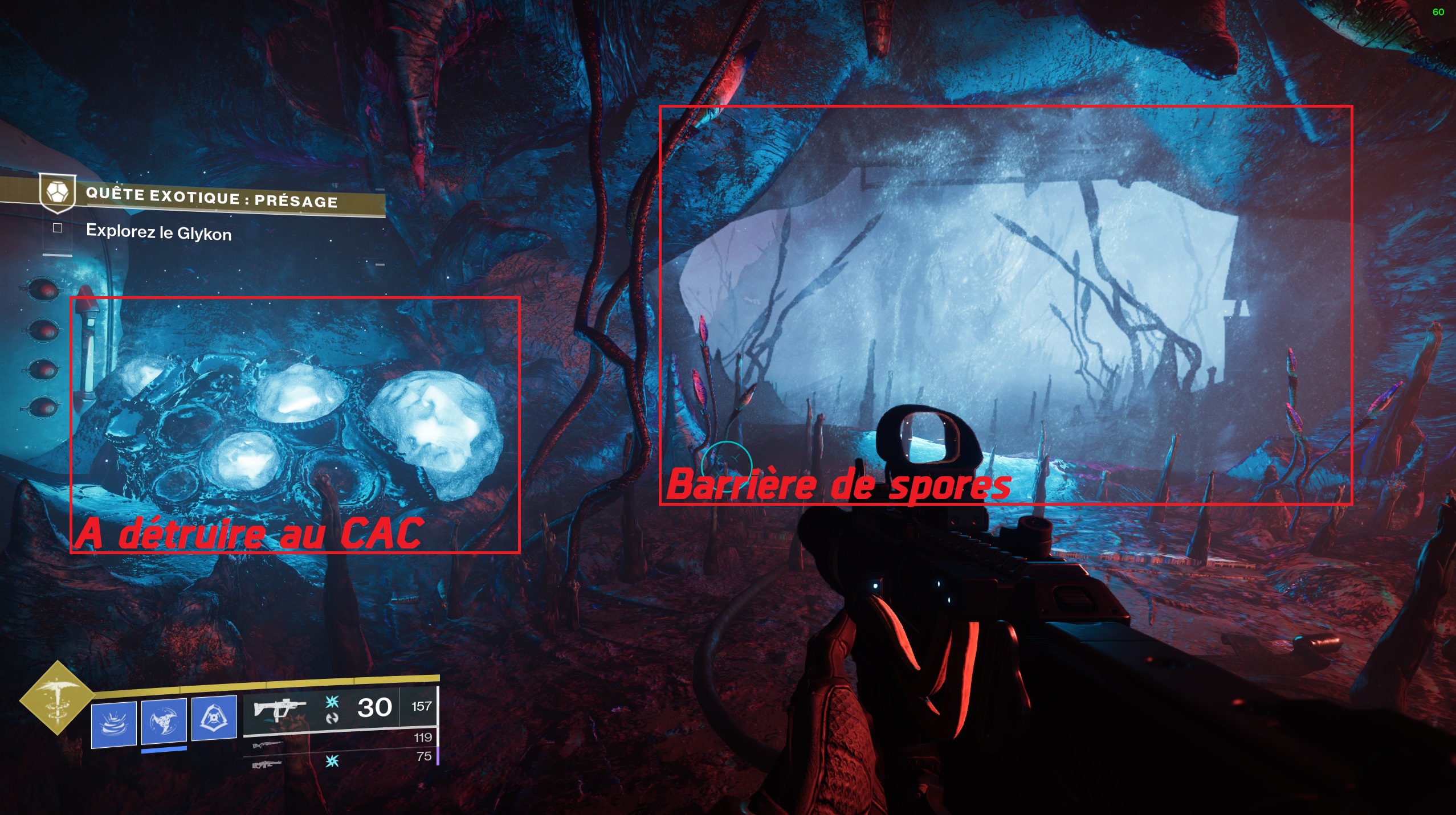This screenshot has width=1456, height=815.
Task: Click the quest shield emblem icon
Action: 58,192
